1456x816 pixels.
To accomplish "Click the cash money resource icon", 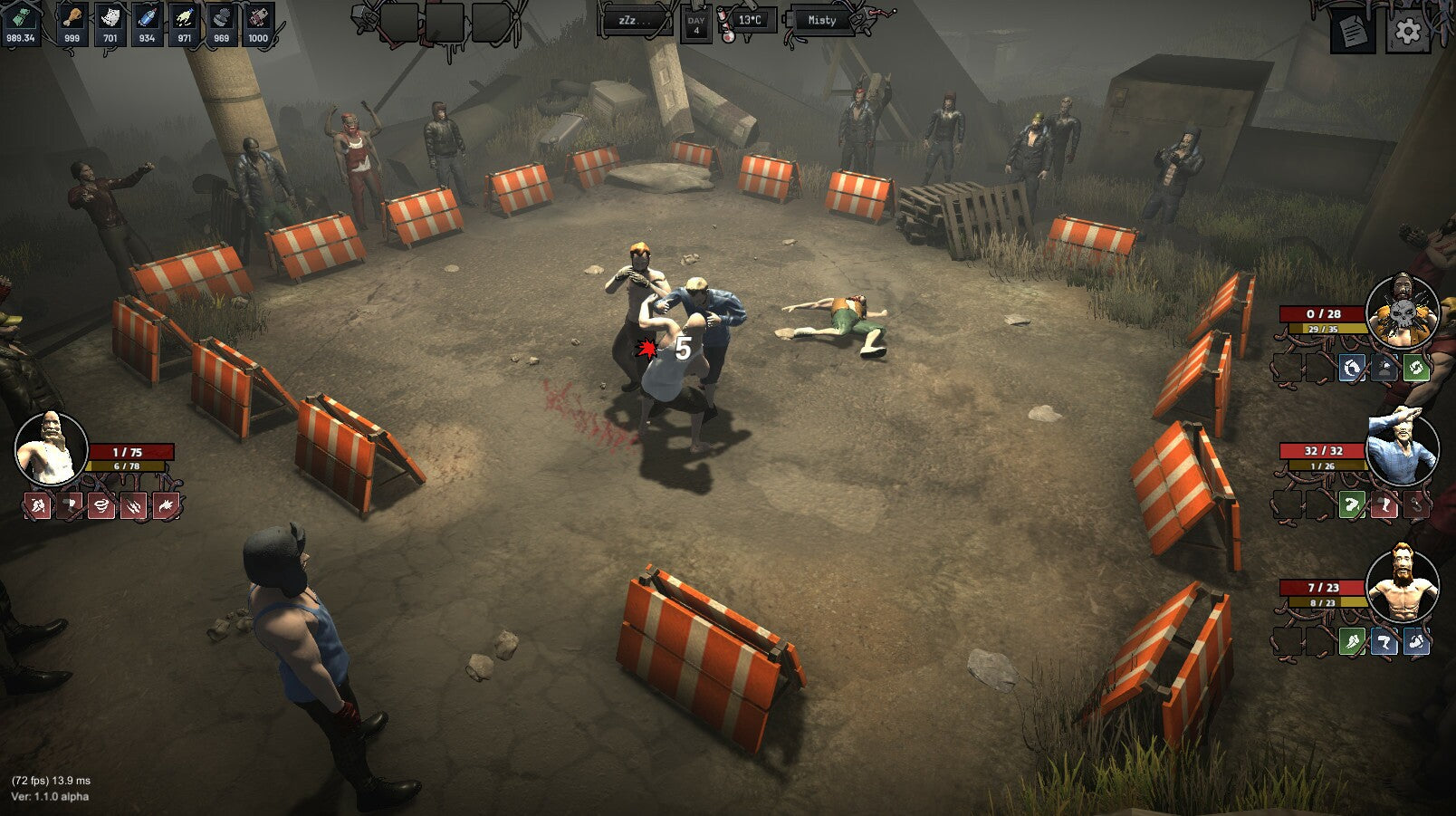I will (20, 24).
